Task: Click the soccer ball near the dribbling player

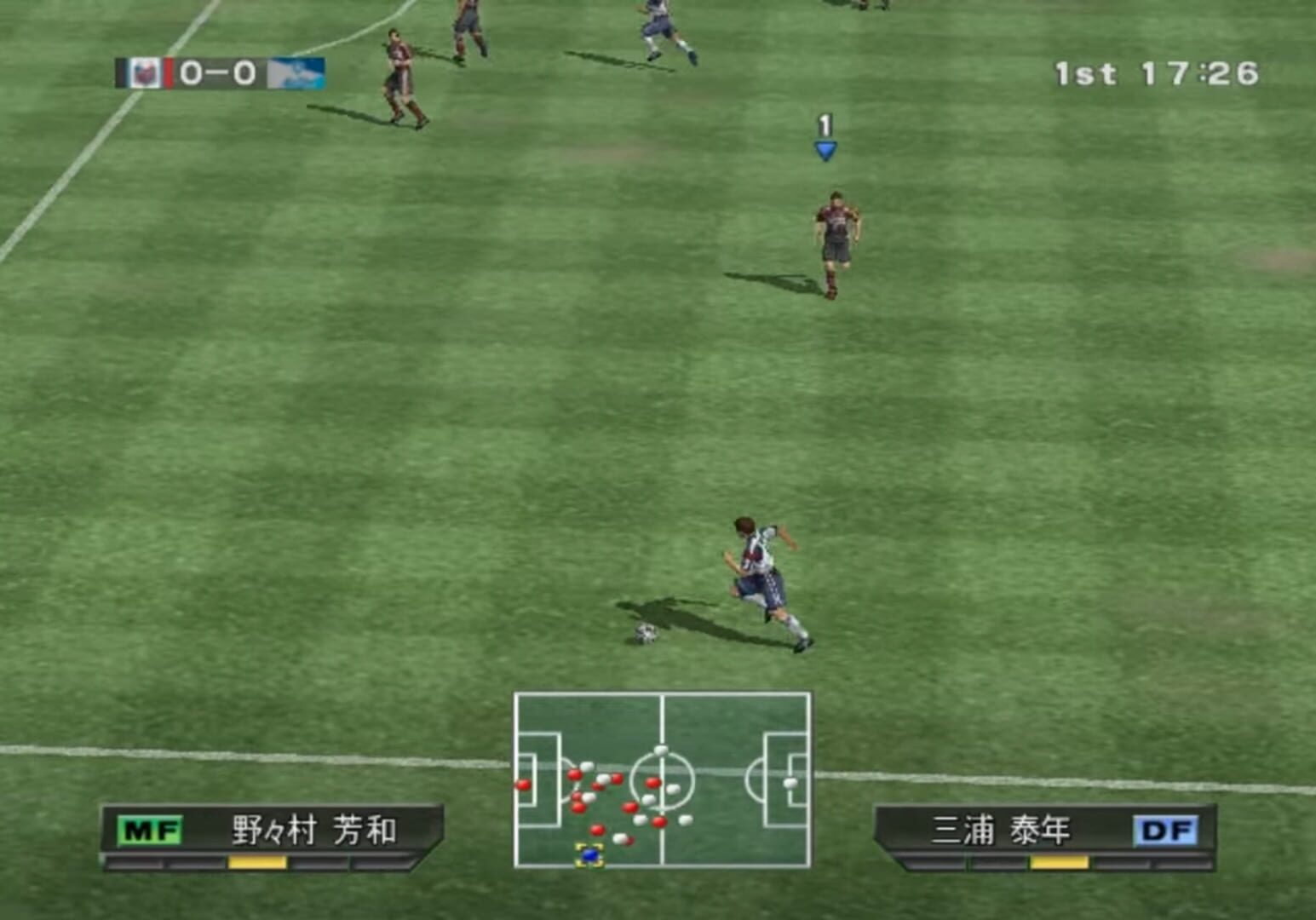Action: point(647,632)
